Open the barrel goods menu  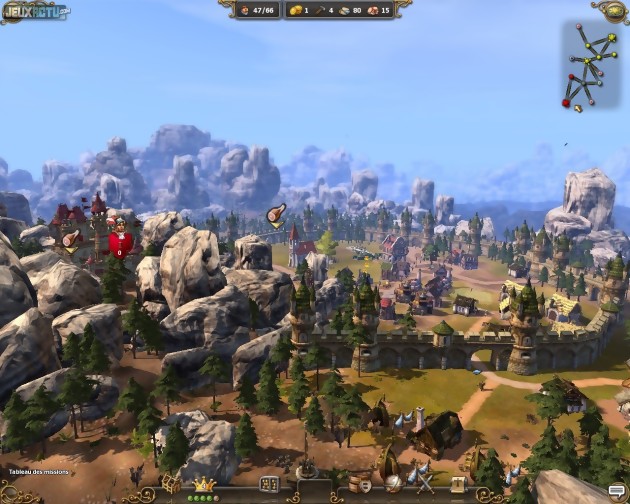pyautogui.click(x=358, y=484)
